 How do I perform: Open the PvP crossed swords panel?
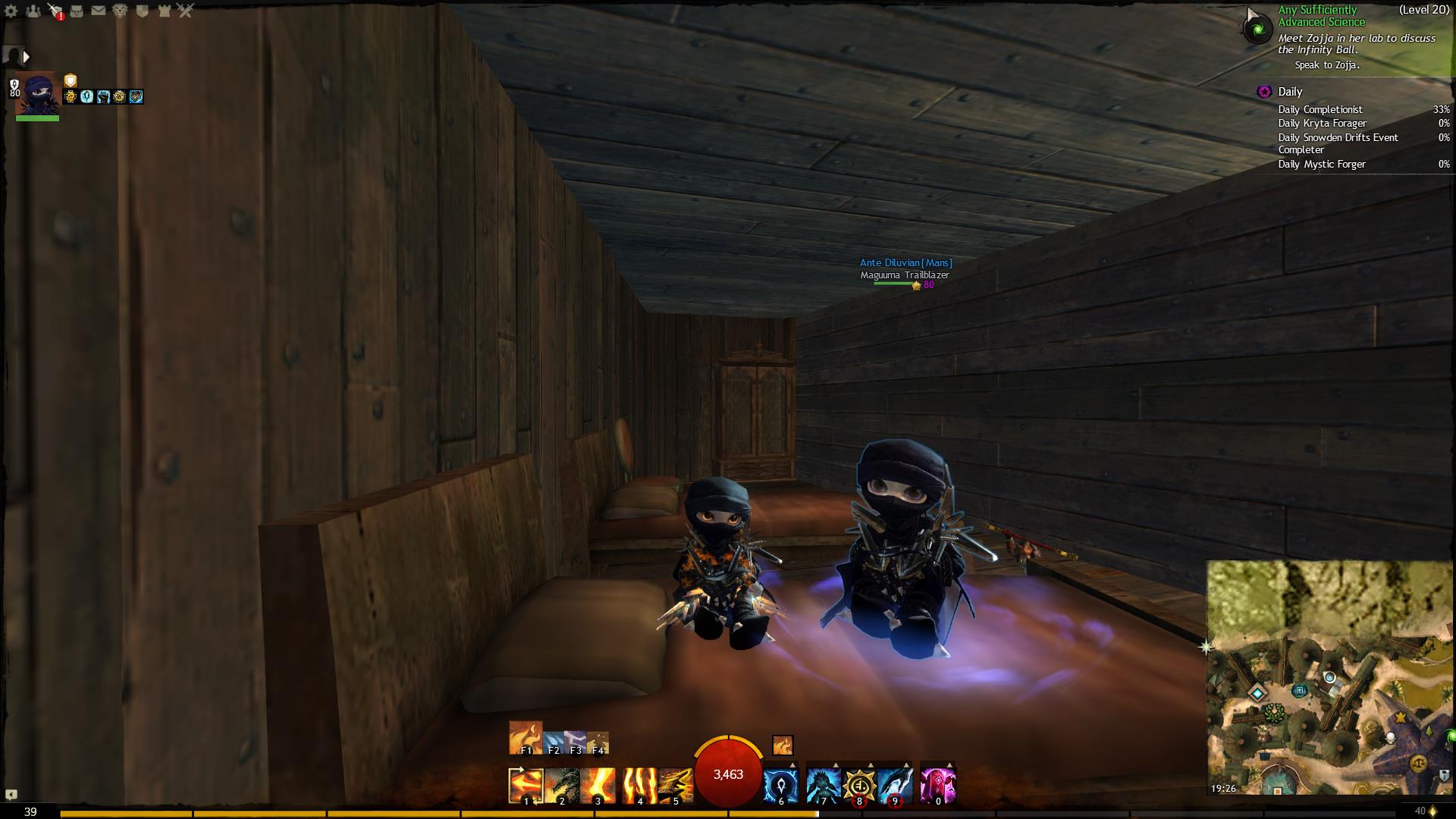(186, 11)
